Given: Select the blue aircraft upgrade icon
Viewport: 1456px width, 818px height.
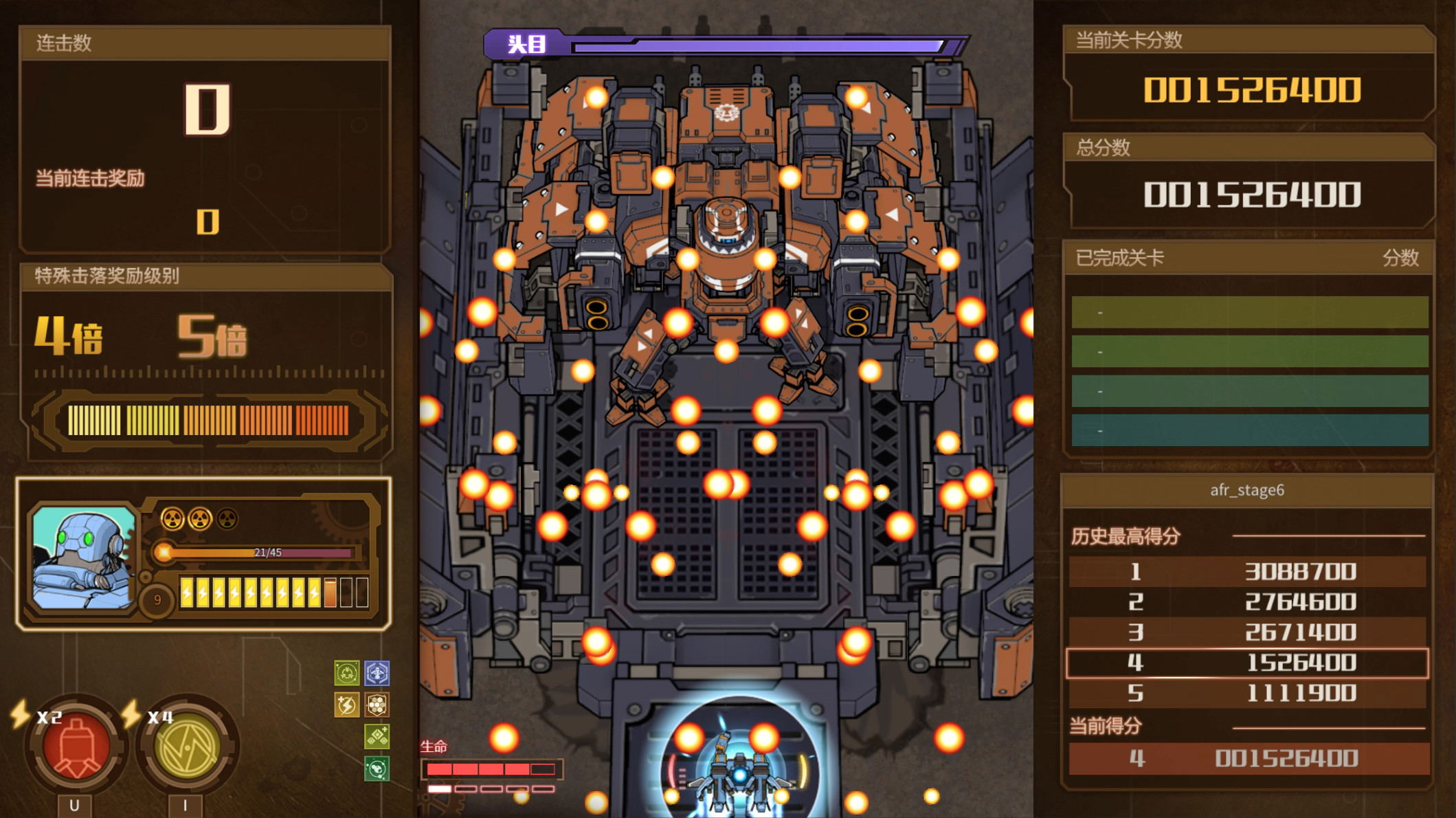Looking at the screenshot, I should coord(377,672).
